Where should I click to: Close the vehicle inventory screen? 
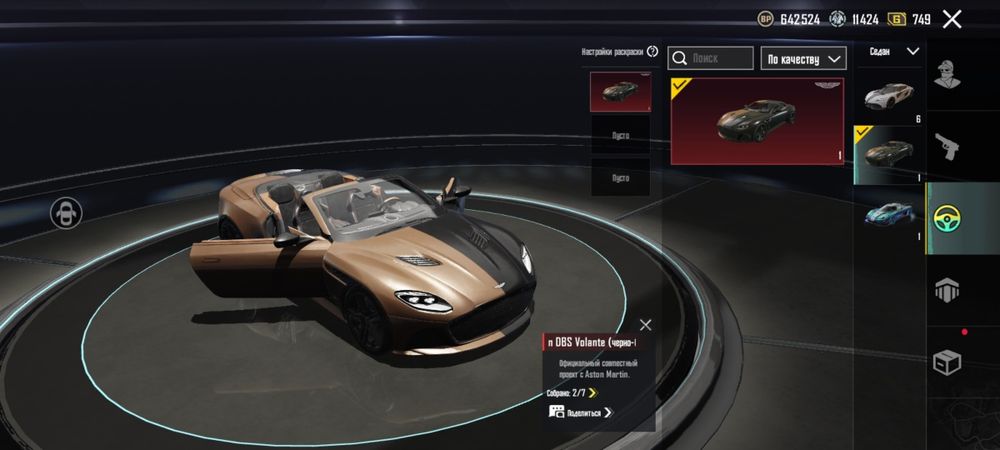[x=952, y=19]
